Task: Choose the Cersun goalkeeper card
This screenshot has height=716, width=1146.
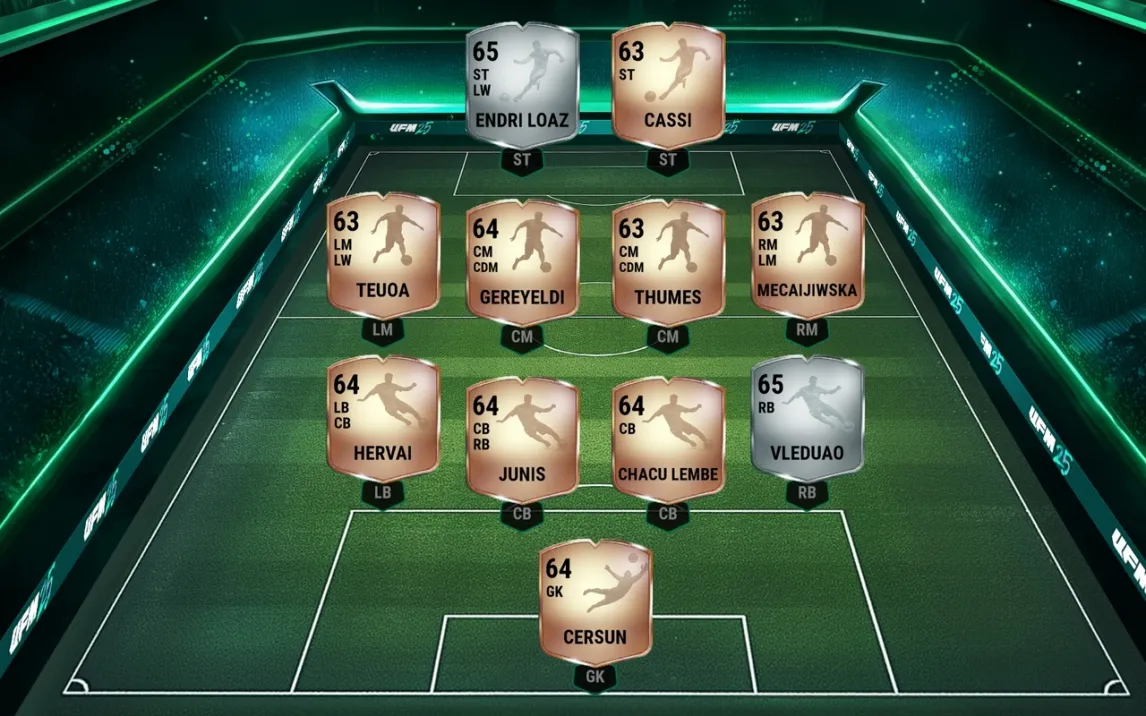Action: click(x=595, y=602)
